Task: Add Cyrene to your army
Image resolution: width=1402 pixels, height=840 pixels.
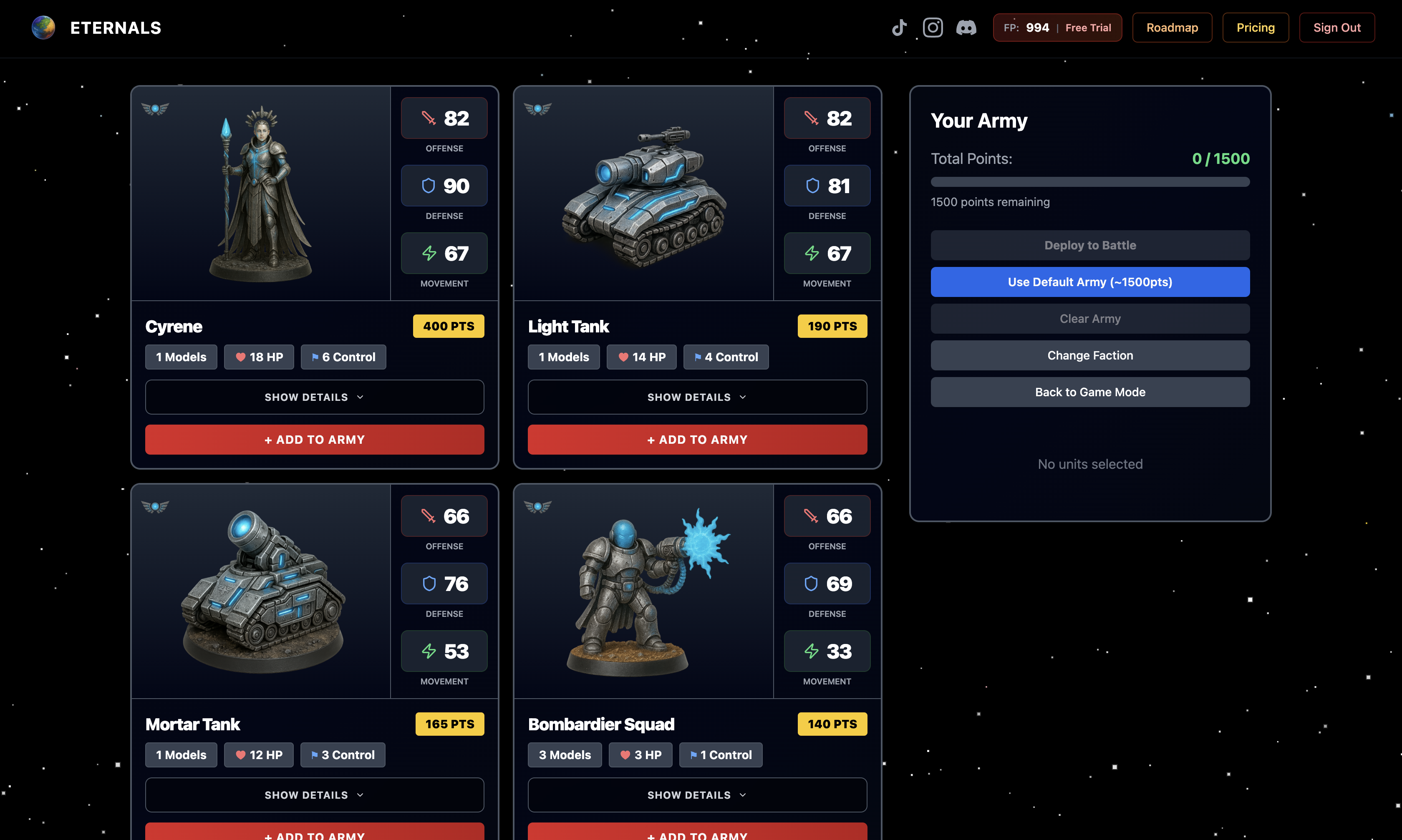Action: tap(314, 439)
